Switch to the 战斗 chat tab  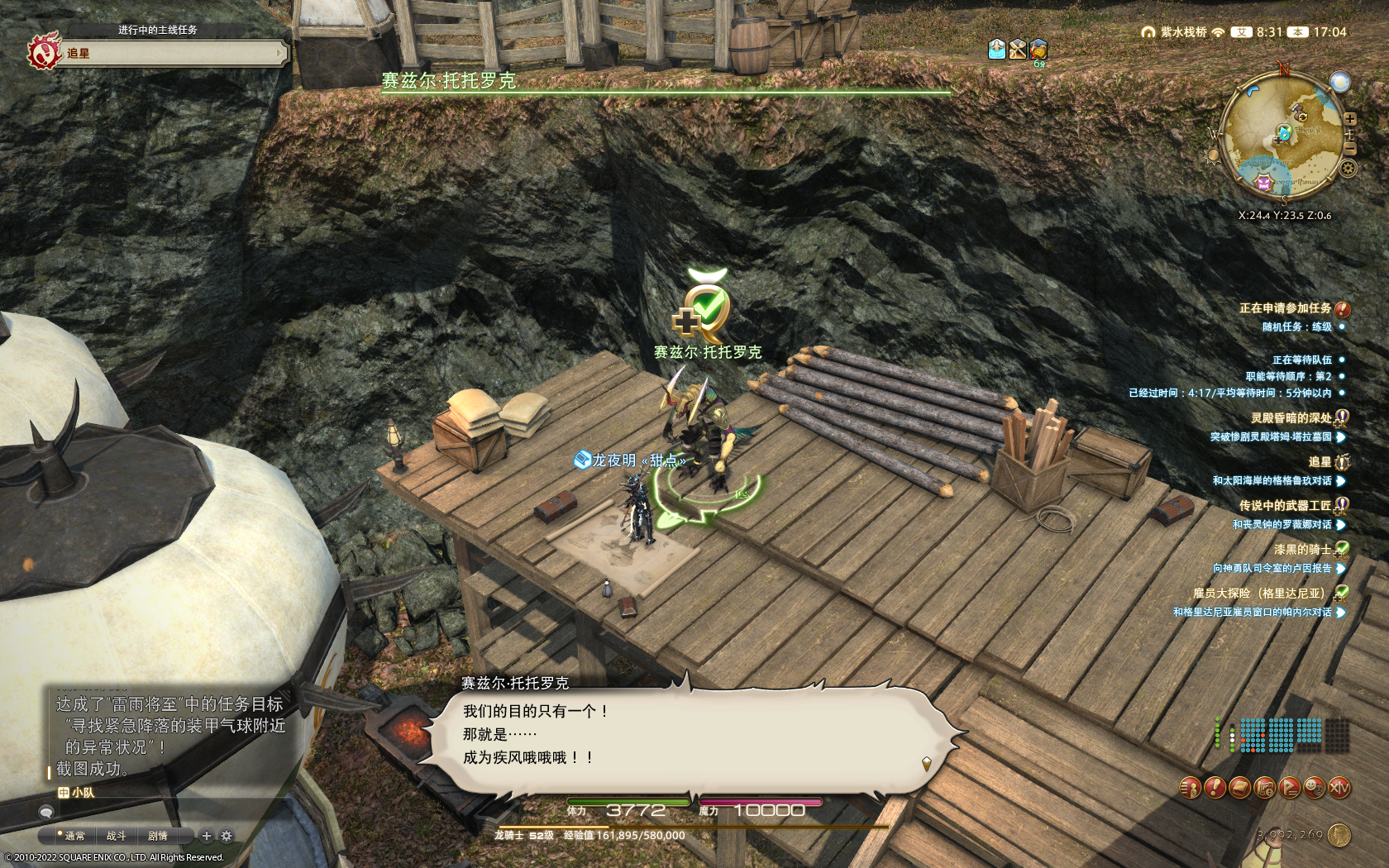tap(116, 836)
